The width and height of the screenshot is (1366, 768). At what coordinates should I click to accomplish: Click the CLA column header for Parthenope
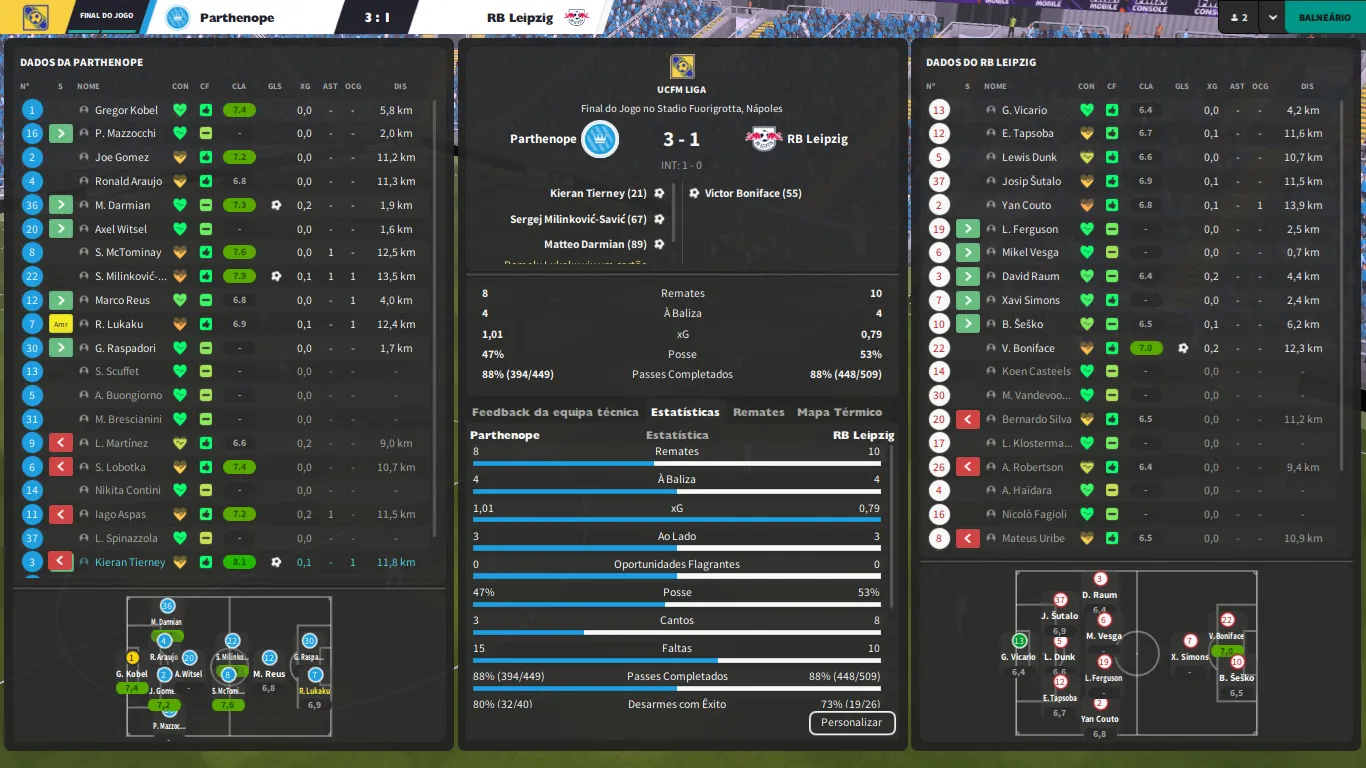[239, 86]
